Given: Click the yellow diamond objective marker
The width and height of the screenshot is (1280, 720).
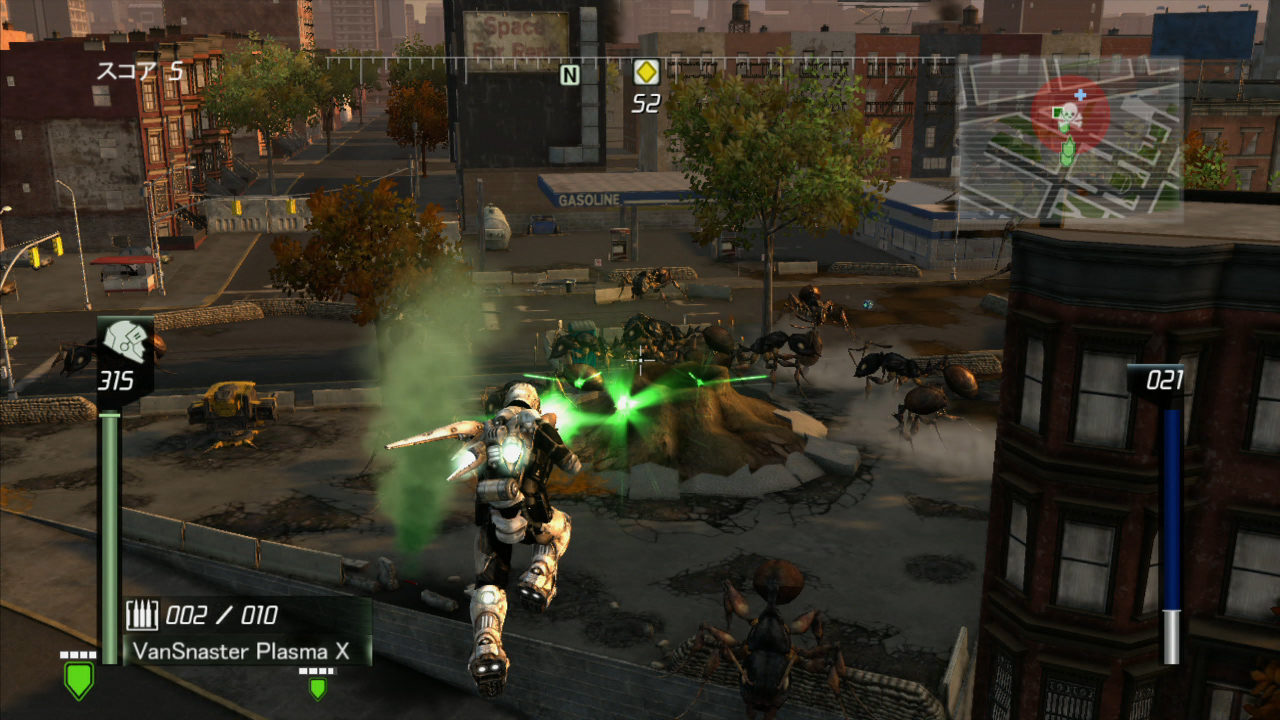Looking at the screenshot, I should click(645, 72).
